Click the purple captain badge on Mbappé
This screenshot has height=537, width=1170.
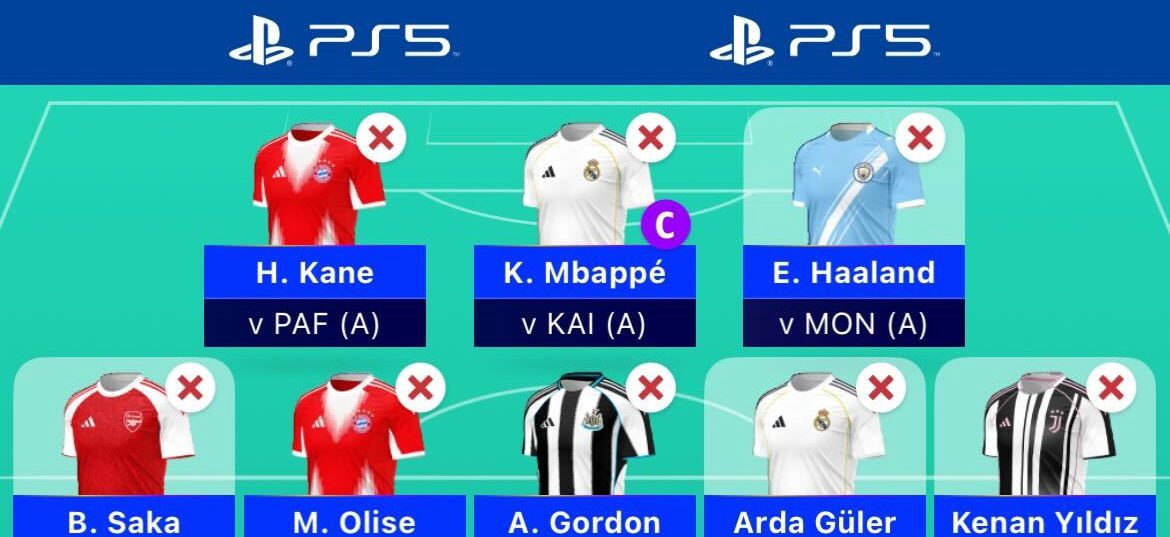point(666,225)
